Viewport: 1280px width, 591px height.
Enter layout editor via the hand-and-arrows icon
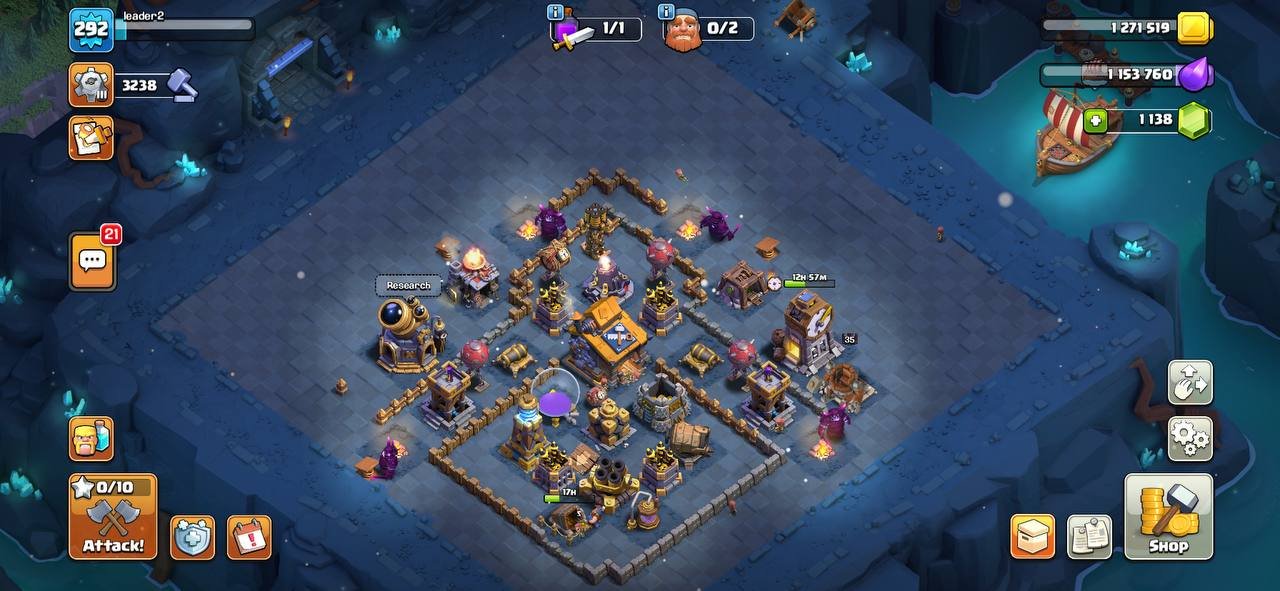pos(1190,383)
